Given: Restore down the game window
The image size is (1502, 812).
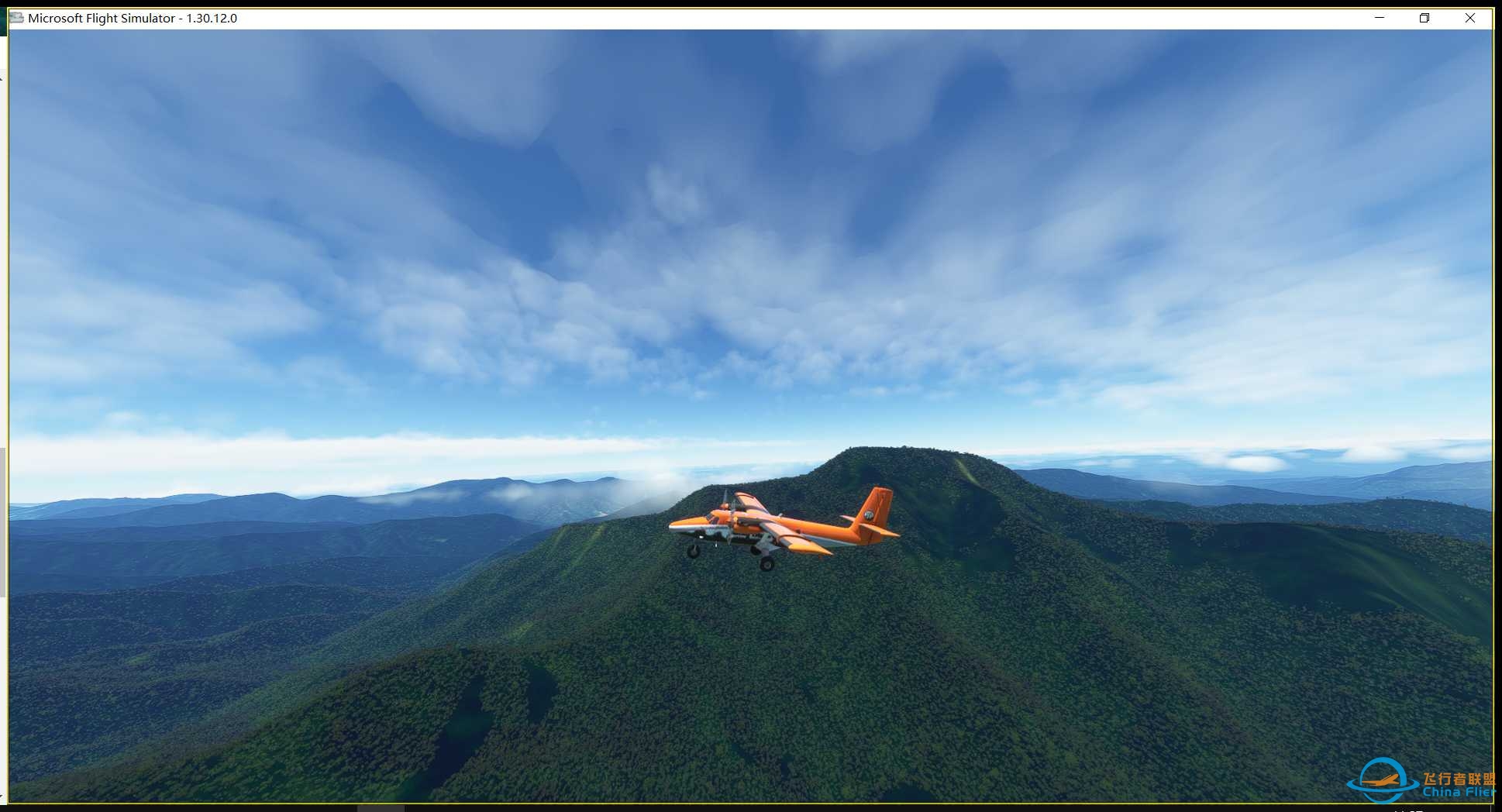Looking at the screenshot, I should click(x=1424, y=18).
